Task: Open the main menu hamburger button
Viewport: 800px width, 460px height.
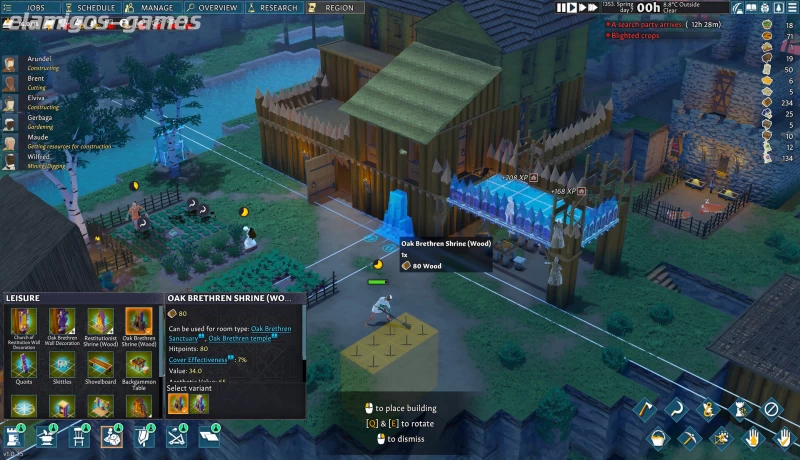Action: click(x=789, y=8)
